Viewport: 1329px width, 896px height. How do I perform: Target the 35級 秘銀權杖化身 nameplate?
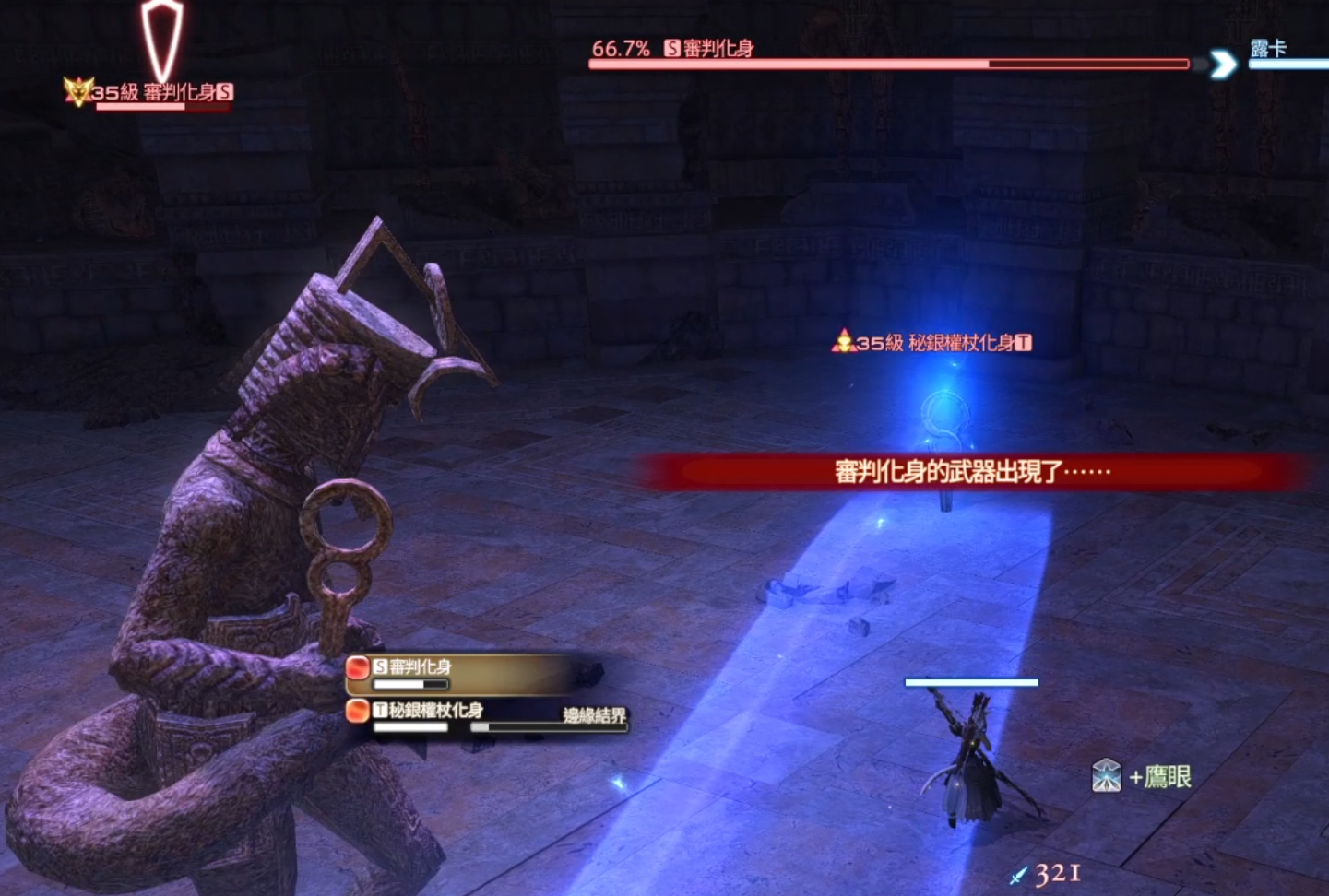(933, 343)
